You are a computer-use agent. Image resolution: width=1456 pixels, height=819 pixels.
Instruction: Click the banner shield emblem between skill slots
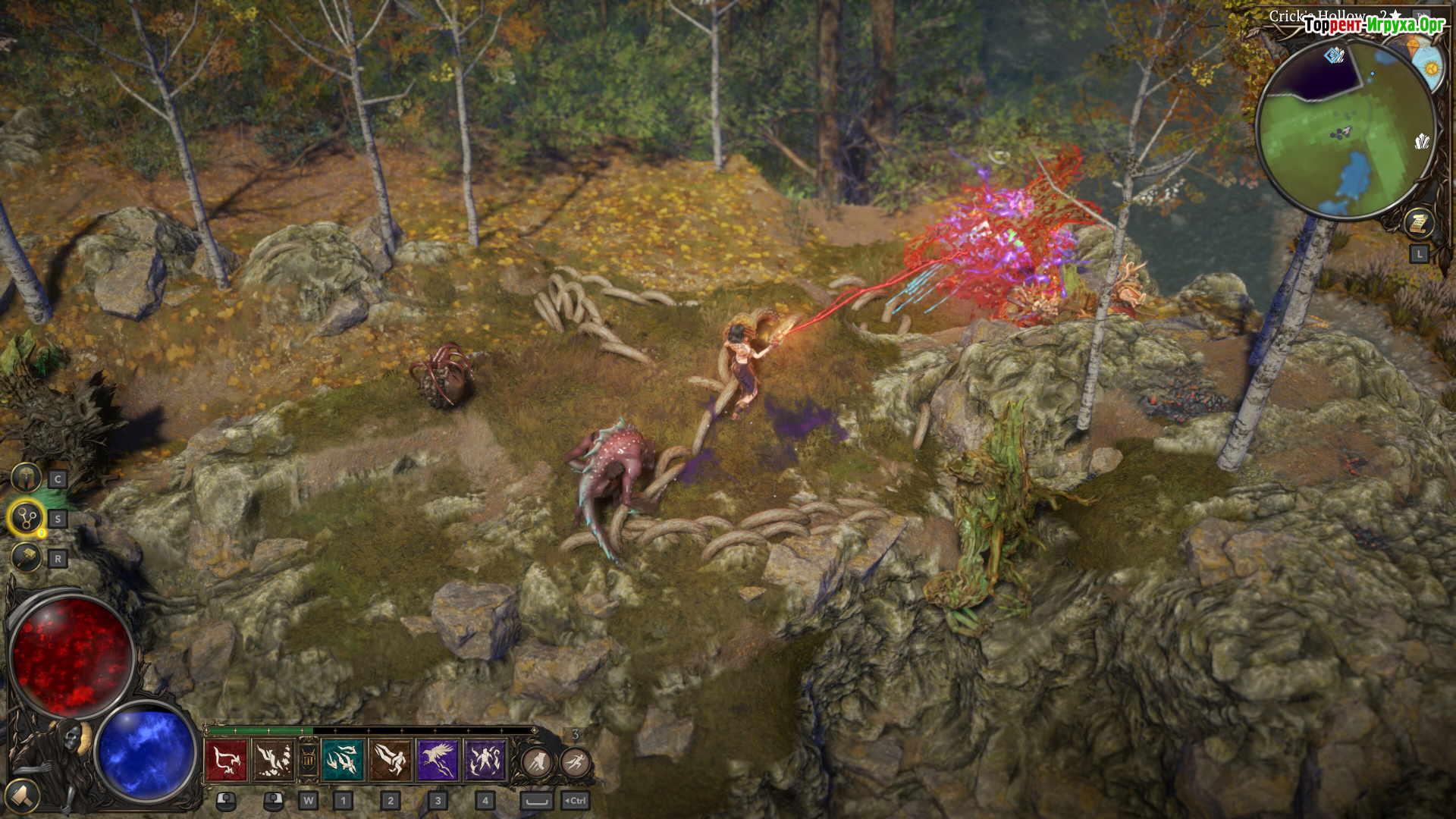coord(308,760)
